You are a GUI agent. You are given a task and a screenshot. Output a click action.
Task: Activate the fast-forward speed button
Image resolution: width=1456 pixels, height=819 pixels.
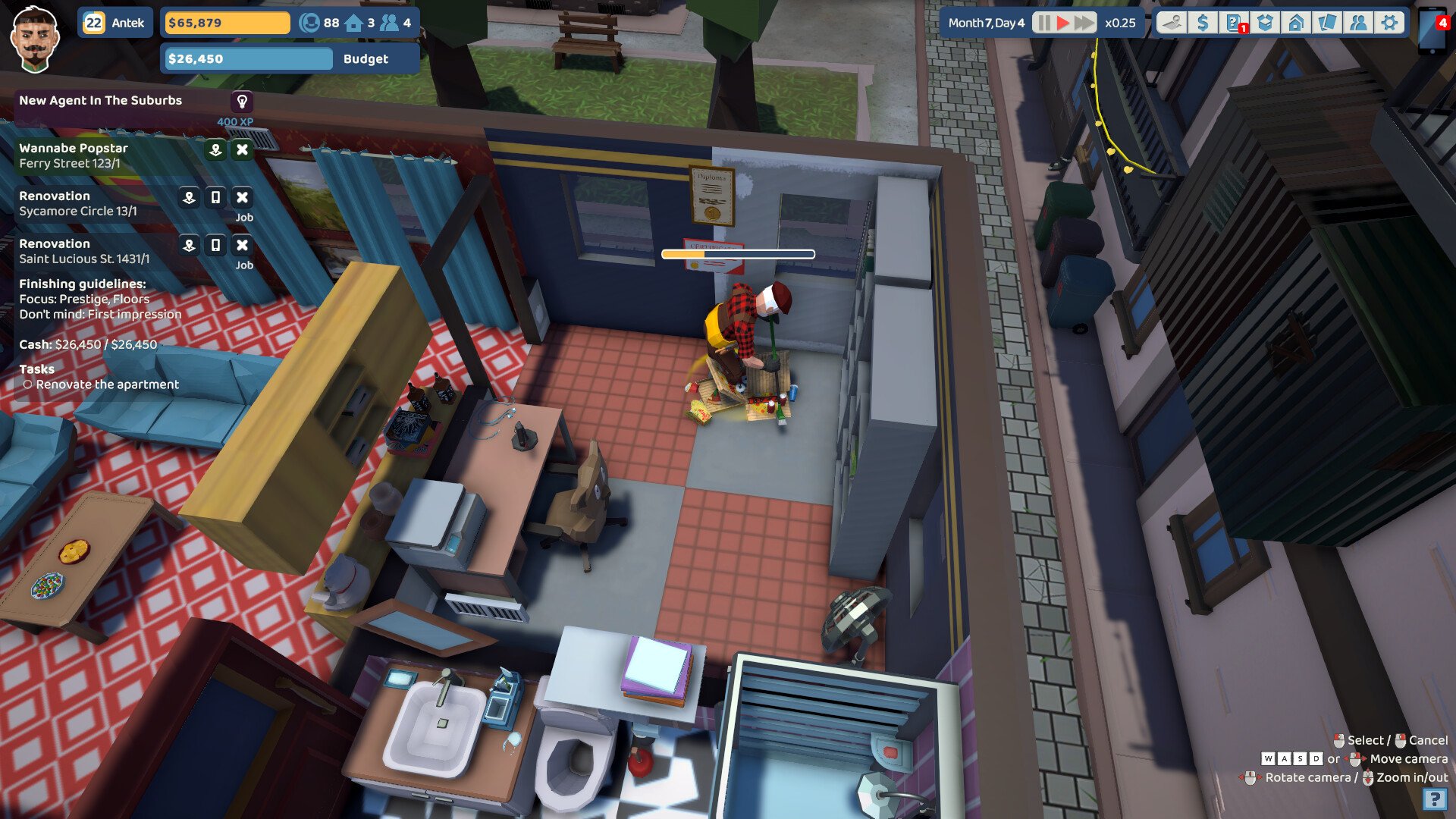1084,23
